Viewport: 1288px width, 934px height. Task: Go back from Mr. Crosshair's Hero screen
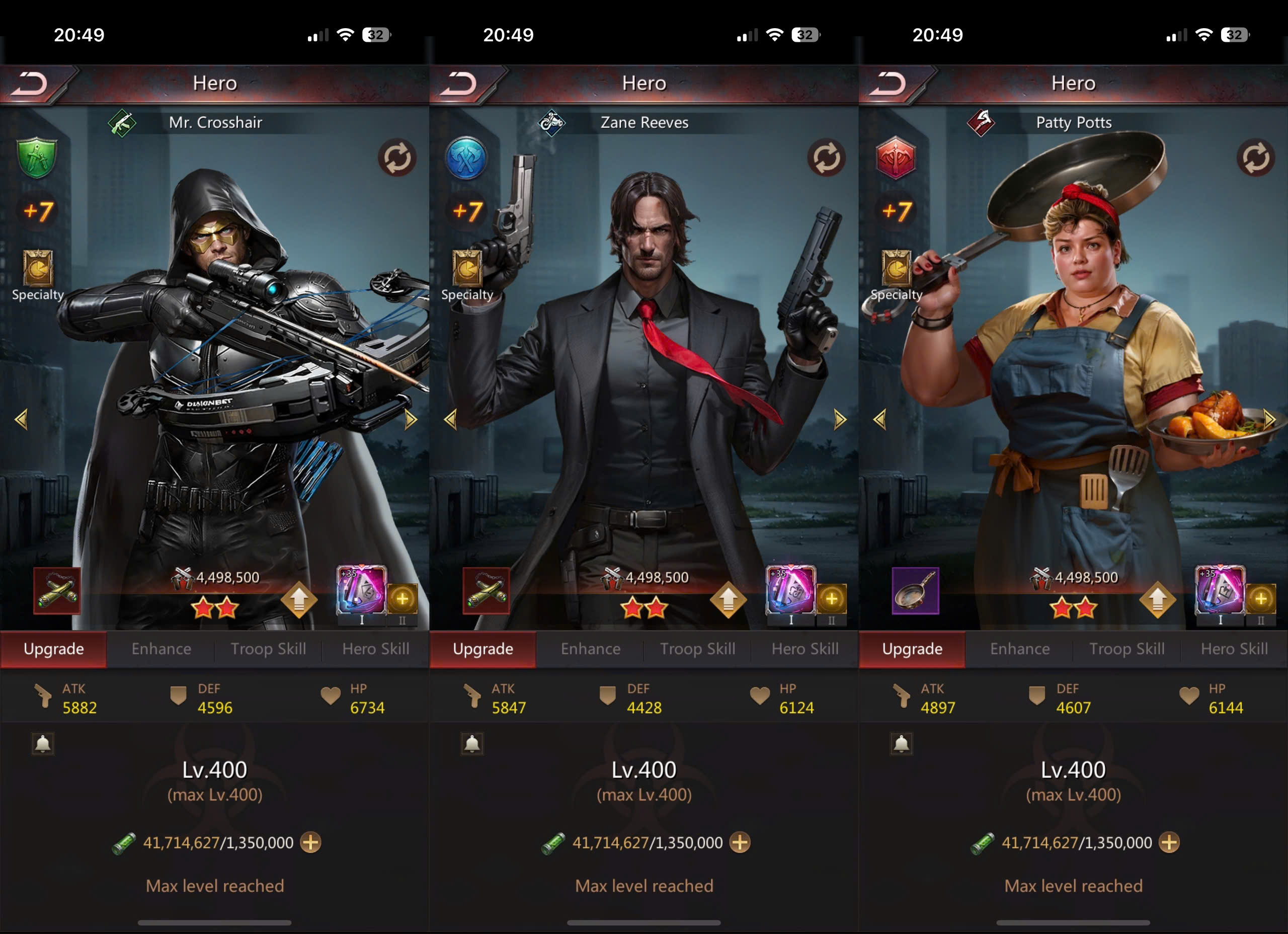(x=30, y=85)
